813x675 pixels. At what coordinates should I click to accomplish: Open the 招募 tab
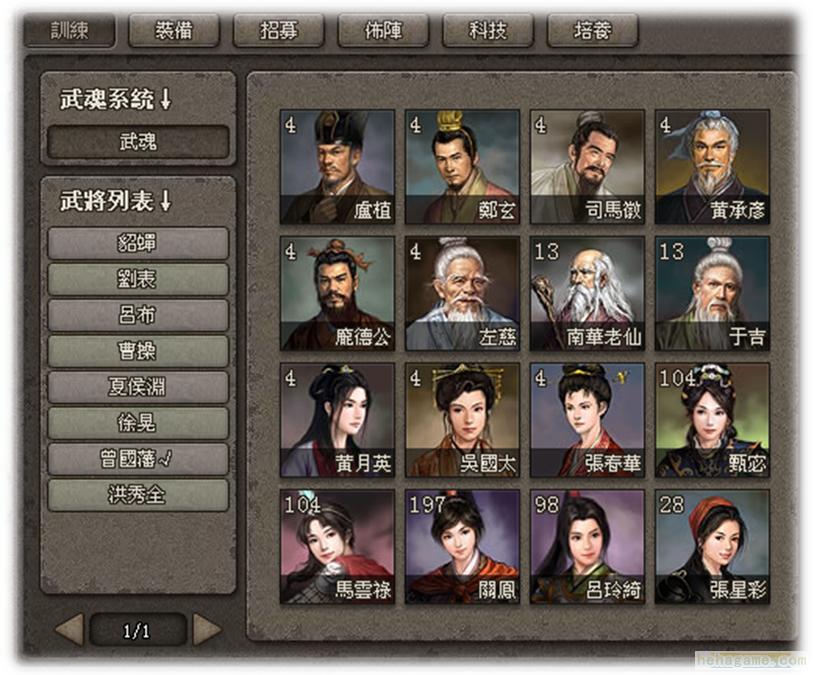(279, 30)
